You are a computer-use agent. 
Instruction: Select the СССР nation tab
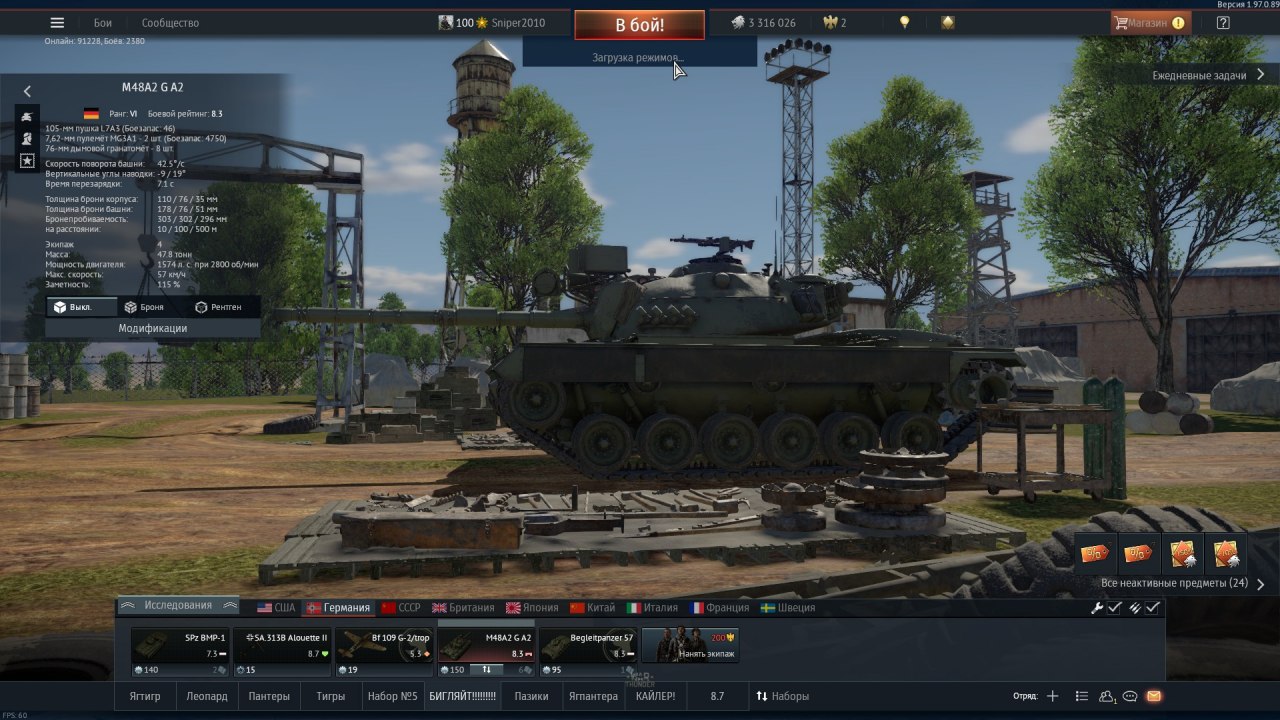pos(400,607)
